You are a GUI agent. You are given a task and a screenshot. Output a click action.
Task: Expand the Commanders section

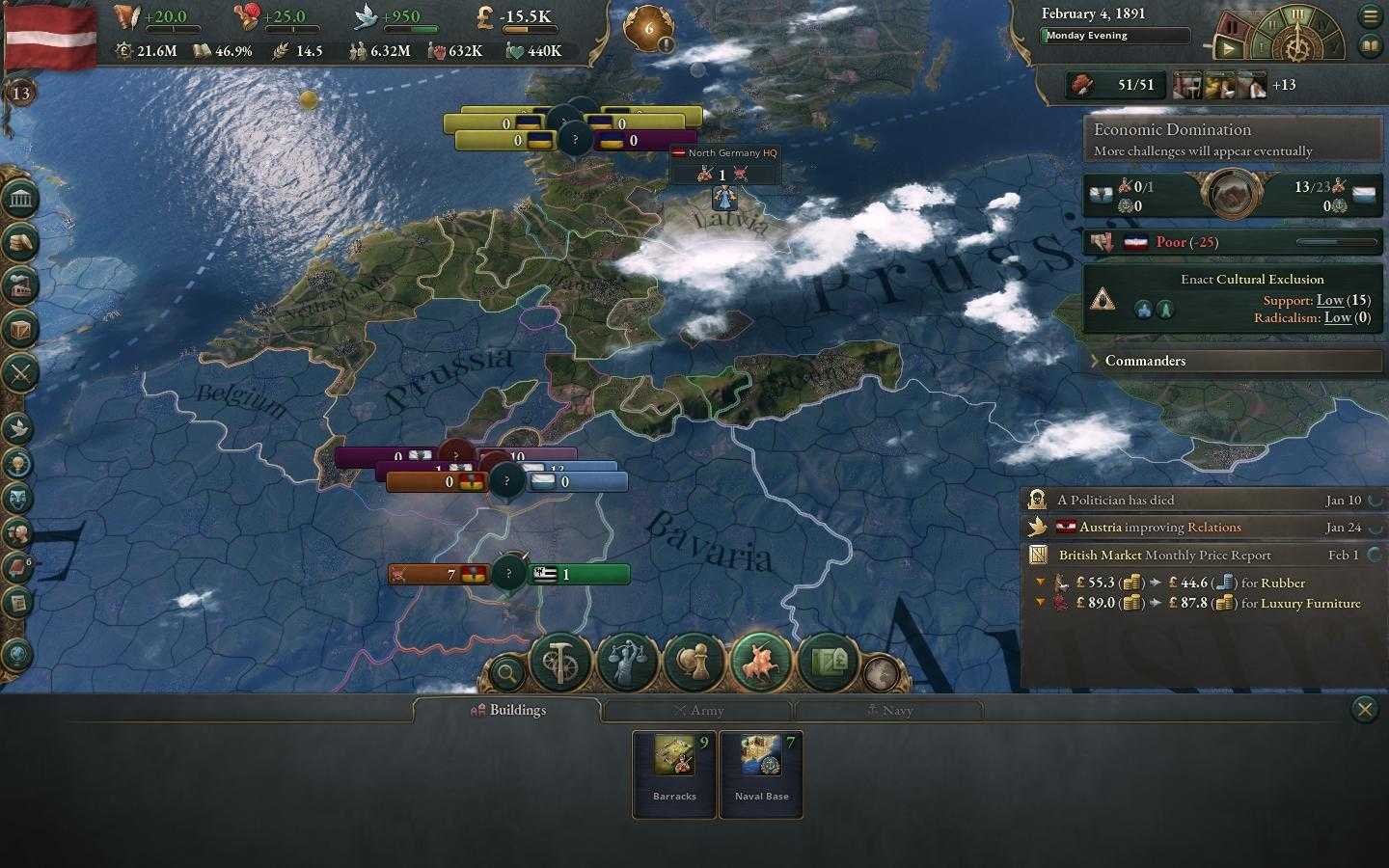[x=1145, y=361]
